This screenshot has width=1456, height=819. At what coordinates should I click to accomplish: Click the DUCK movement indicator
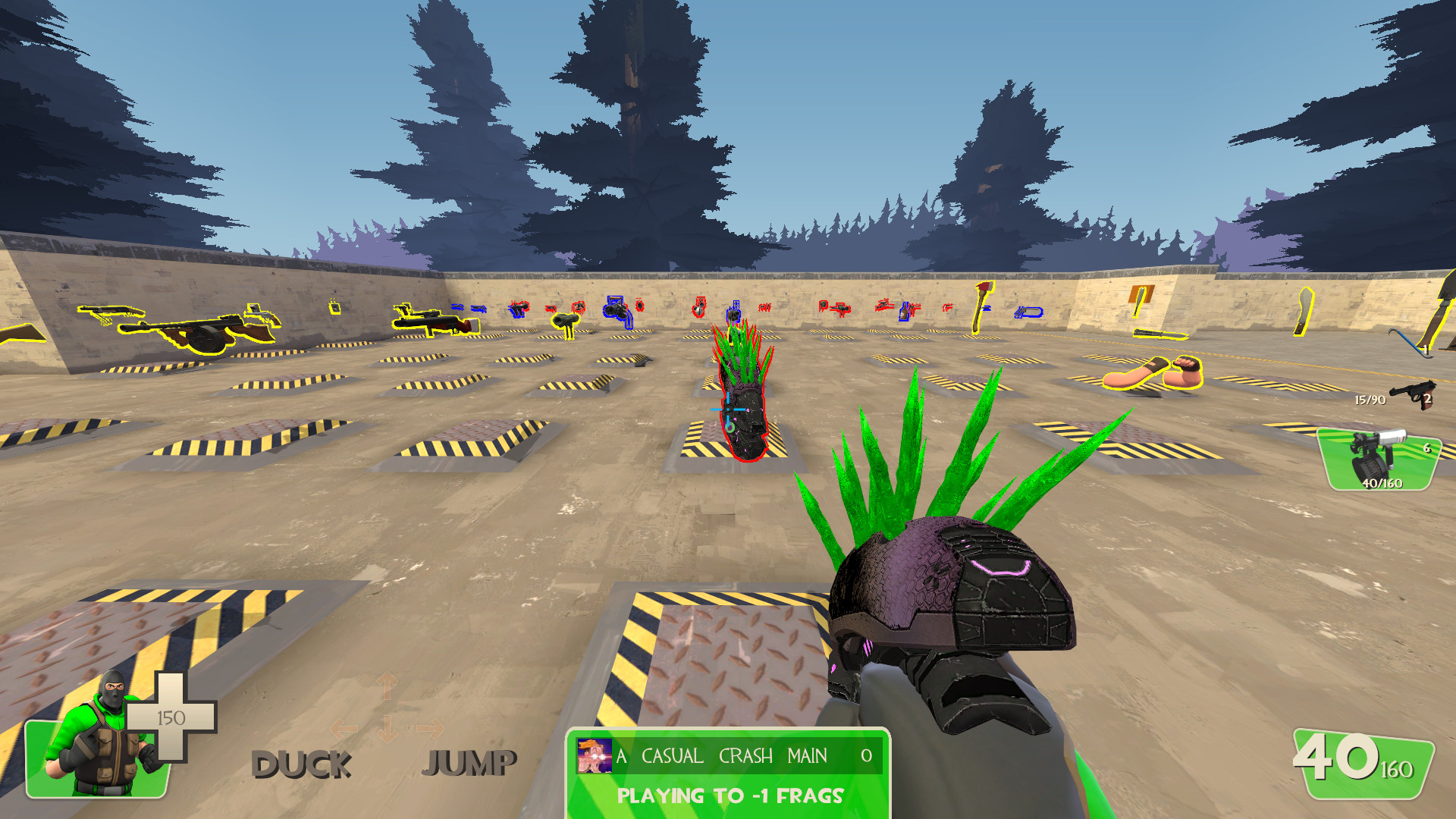[303, 763]
